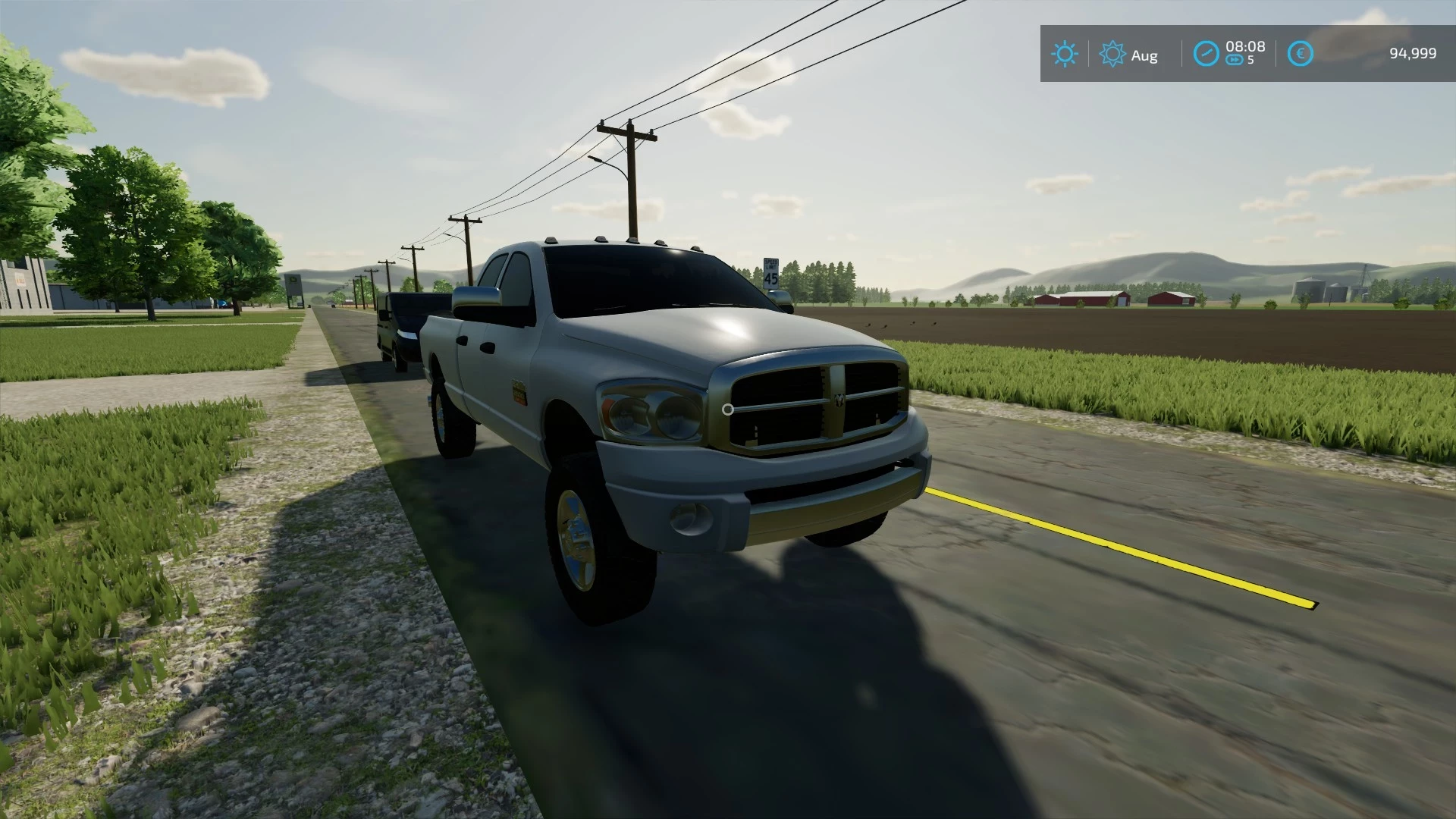Expand the month display showing Aug
Image resolution: width=1456 pixels, height=819 pixels.
point(1145,55)
